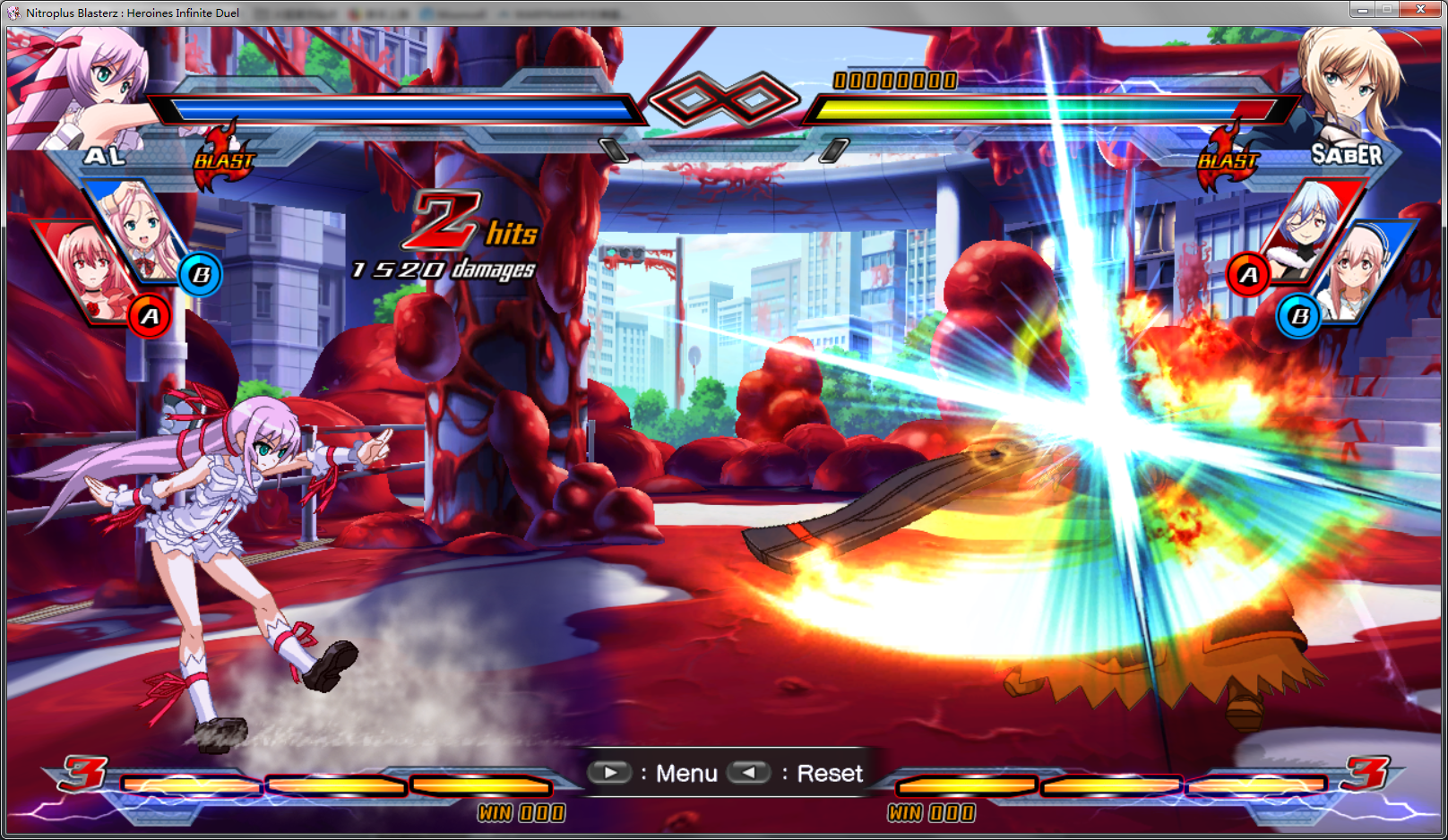Minimize the game window
The height and width of the screenshot is (840, 1448).
click(x=1363, y=10)
